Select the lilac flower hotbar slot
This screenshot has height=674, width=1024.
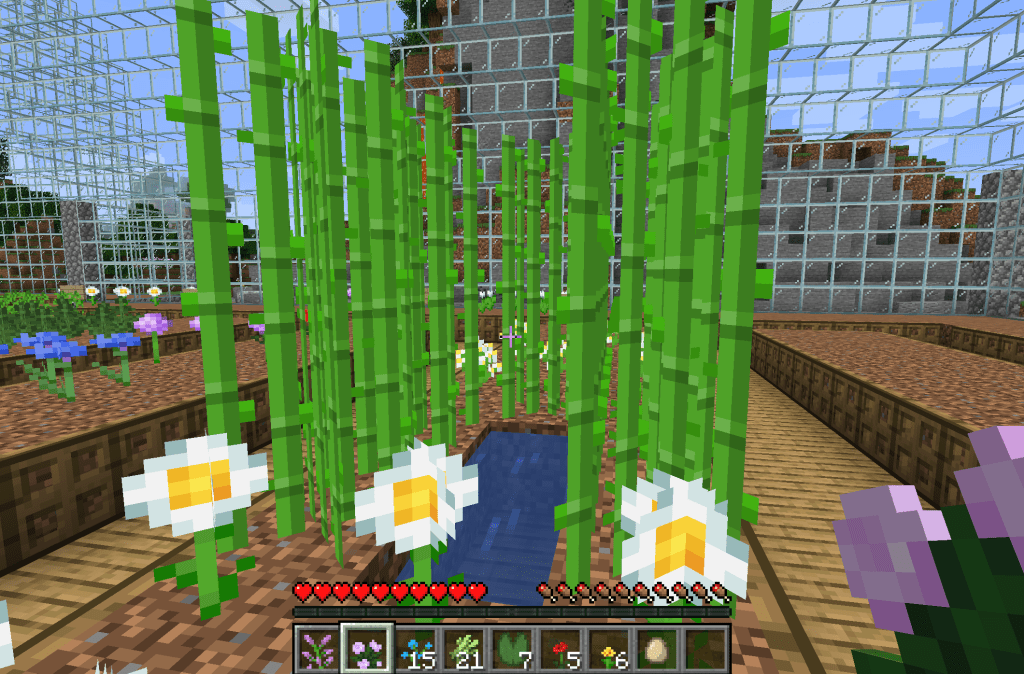coord(318,650)
